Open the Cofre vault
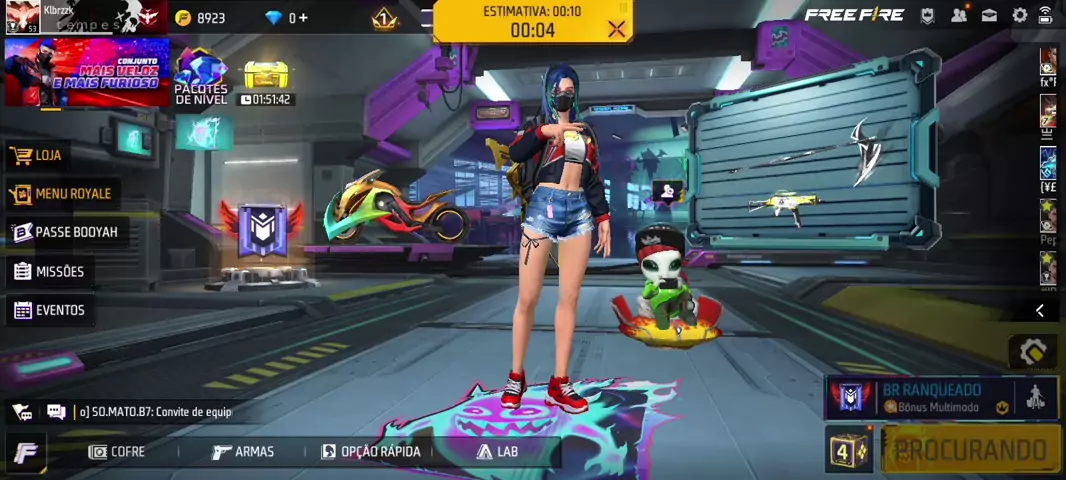1066x480 pixels. click(x=117, y=452)
